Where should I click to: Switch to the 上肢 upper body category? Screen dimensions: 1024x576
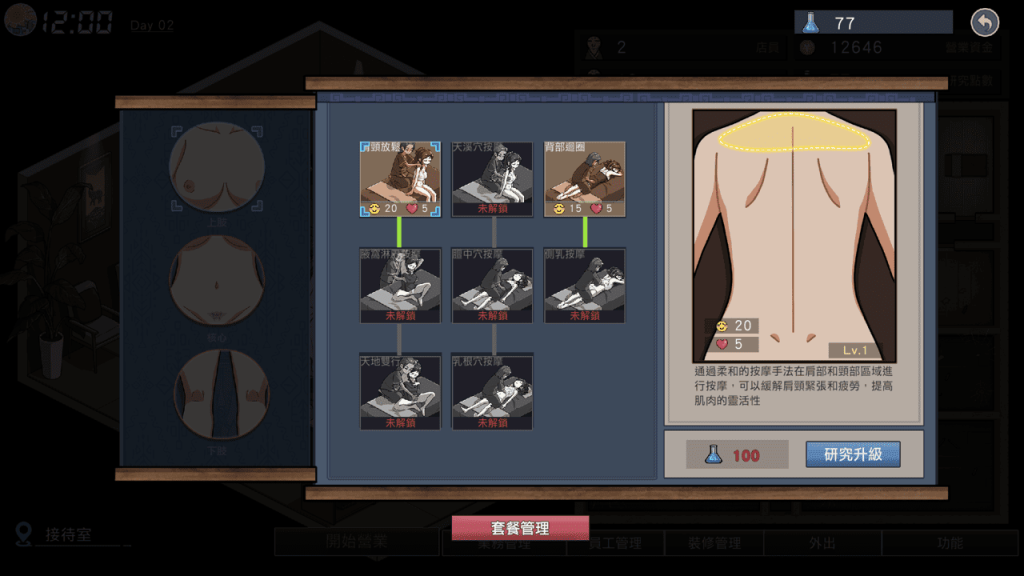[x=217, y=167]
